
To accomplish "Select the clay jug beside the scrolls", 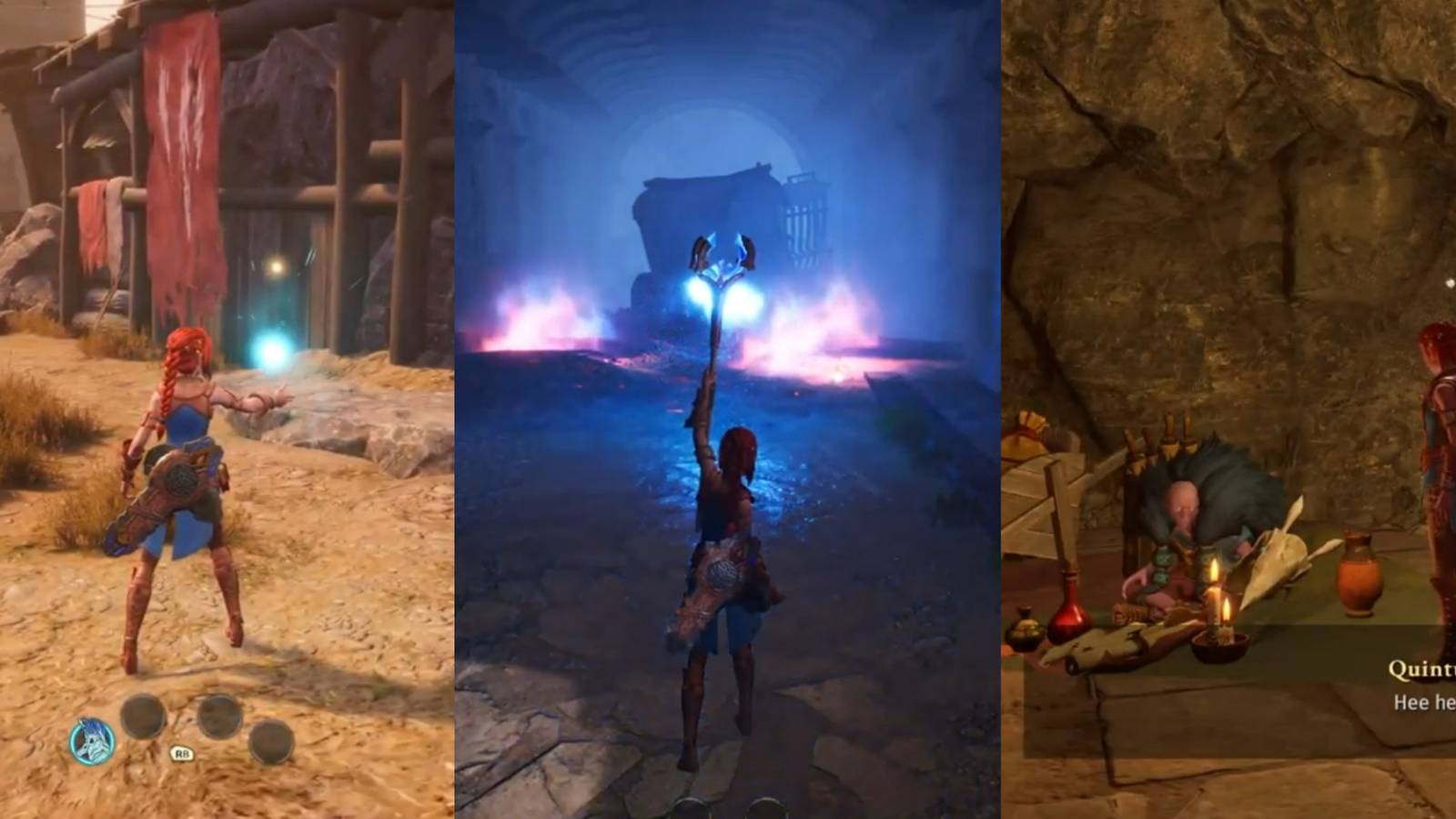I will click(x=1360, y=573).
